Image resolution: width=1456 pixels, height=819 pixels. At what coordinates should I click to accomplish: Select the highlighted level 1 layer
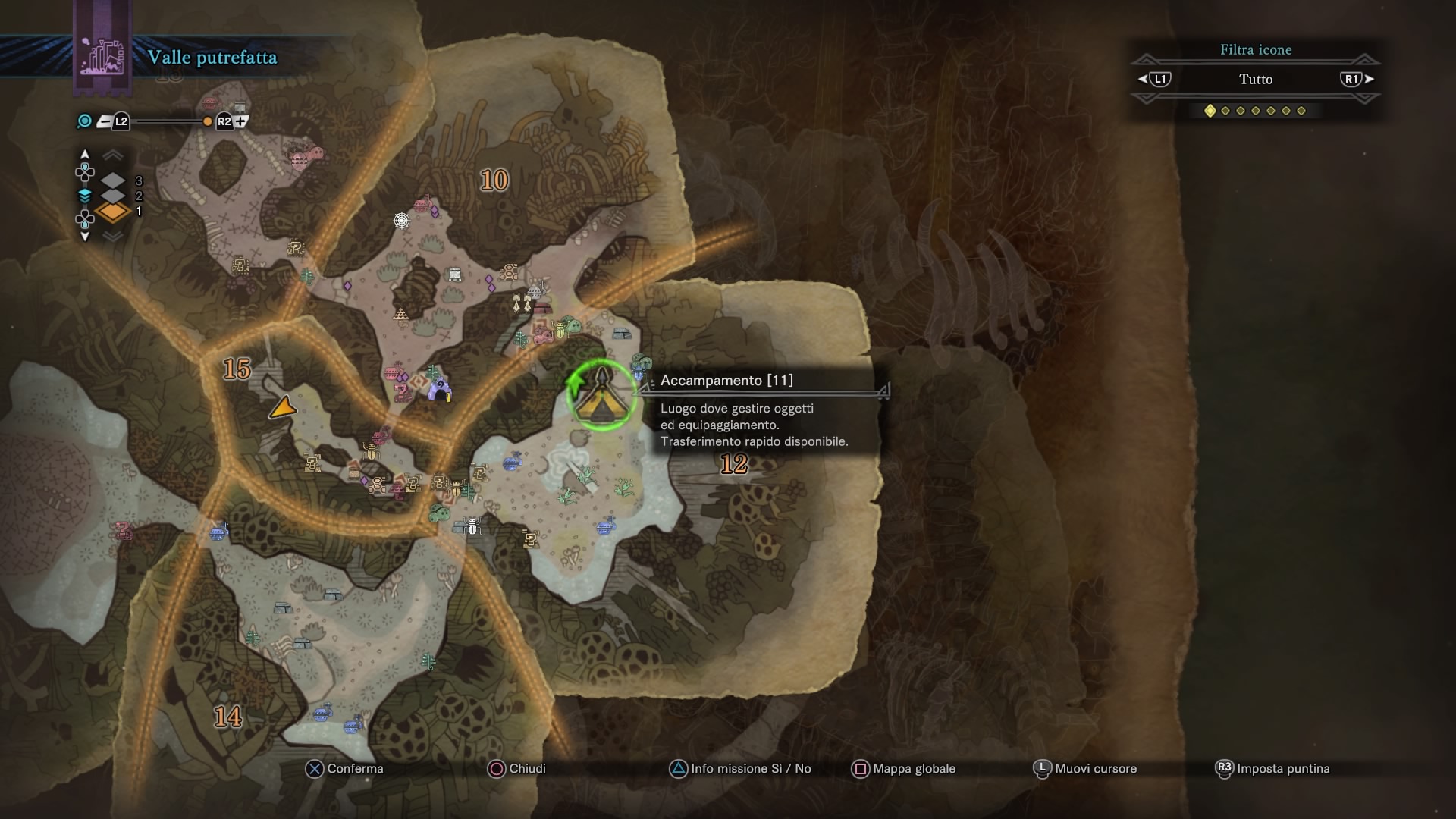coord(114,212)
